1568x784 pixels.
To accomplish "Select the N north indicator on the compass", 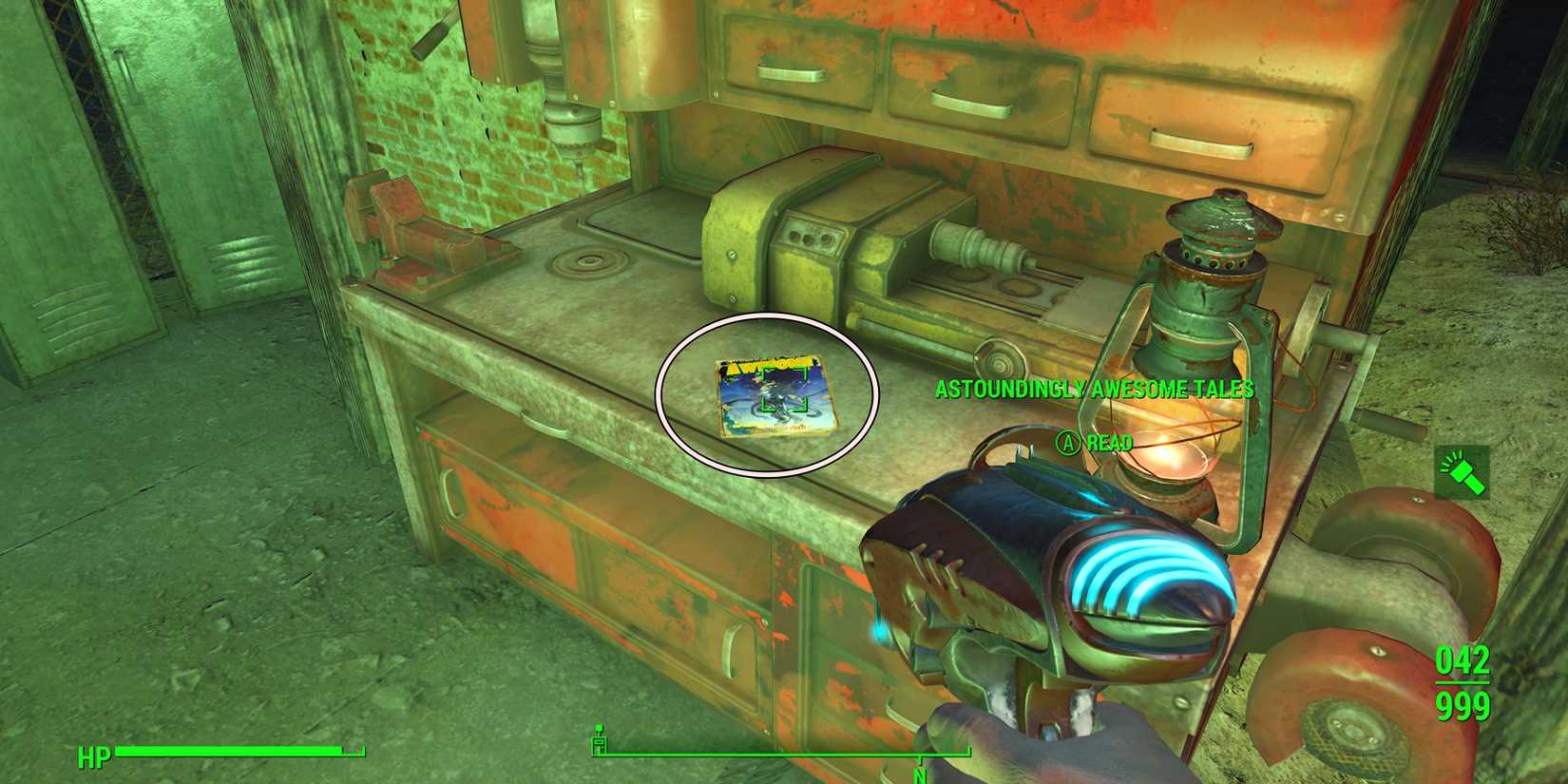I will [920, 776].
